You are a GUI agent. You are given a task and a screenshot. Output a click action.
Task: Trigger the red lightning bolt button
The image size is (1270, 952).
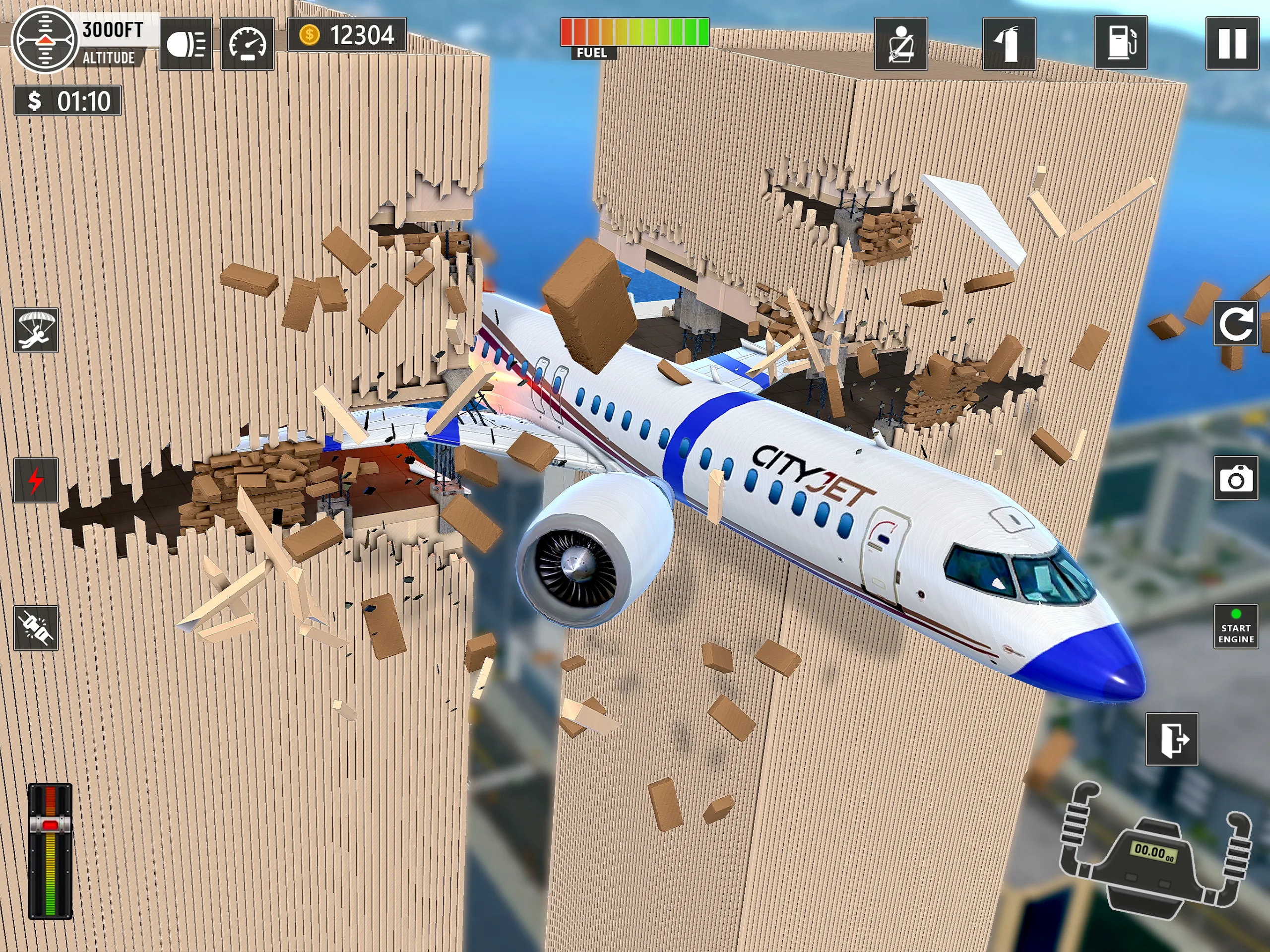click(36, 480)
